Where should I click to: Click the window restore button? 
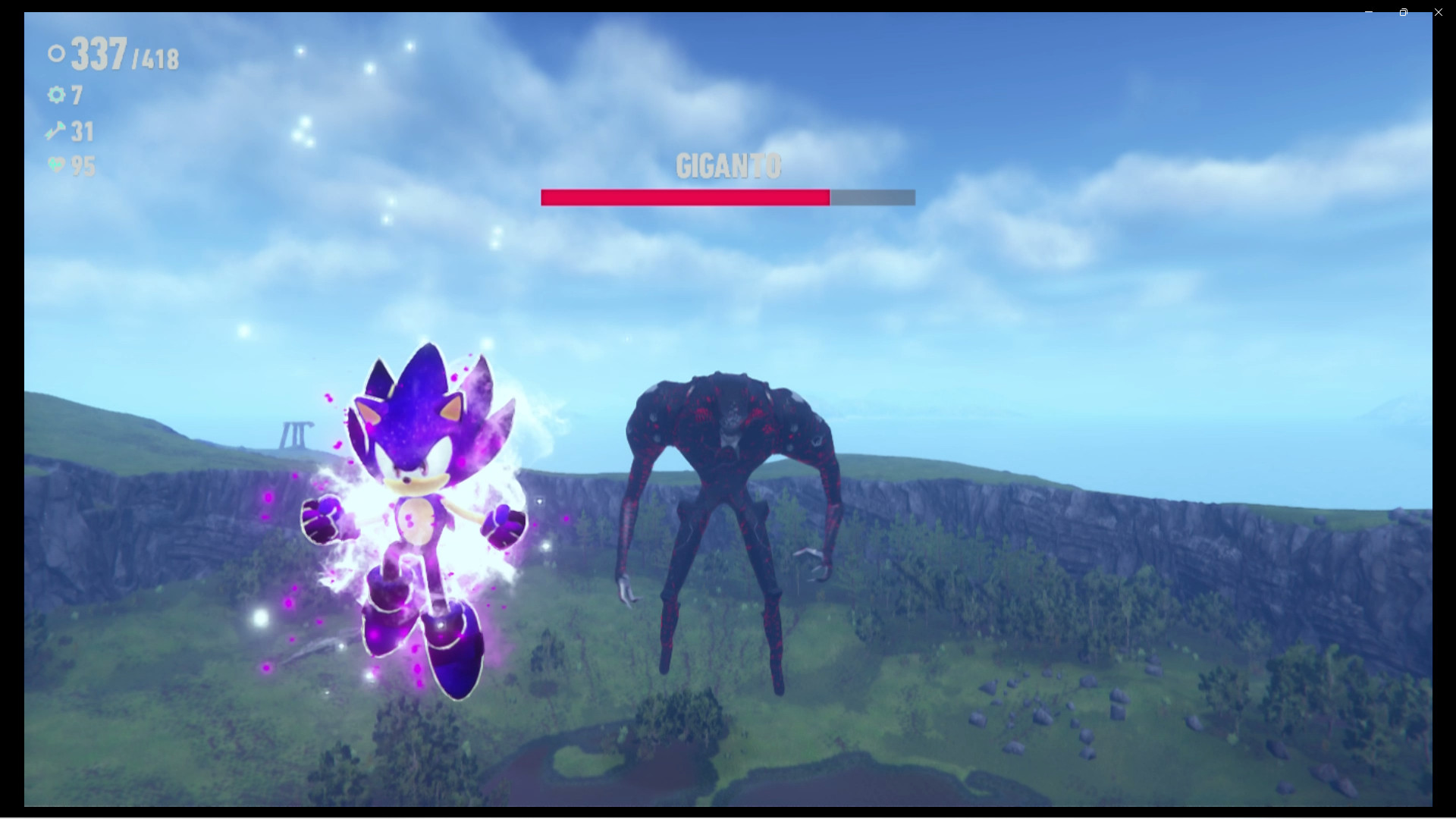pos(1403,12)
